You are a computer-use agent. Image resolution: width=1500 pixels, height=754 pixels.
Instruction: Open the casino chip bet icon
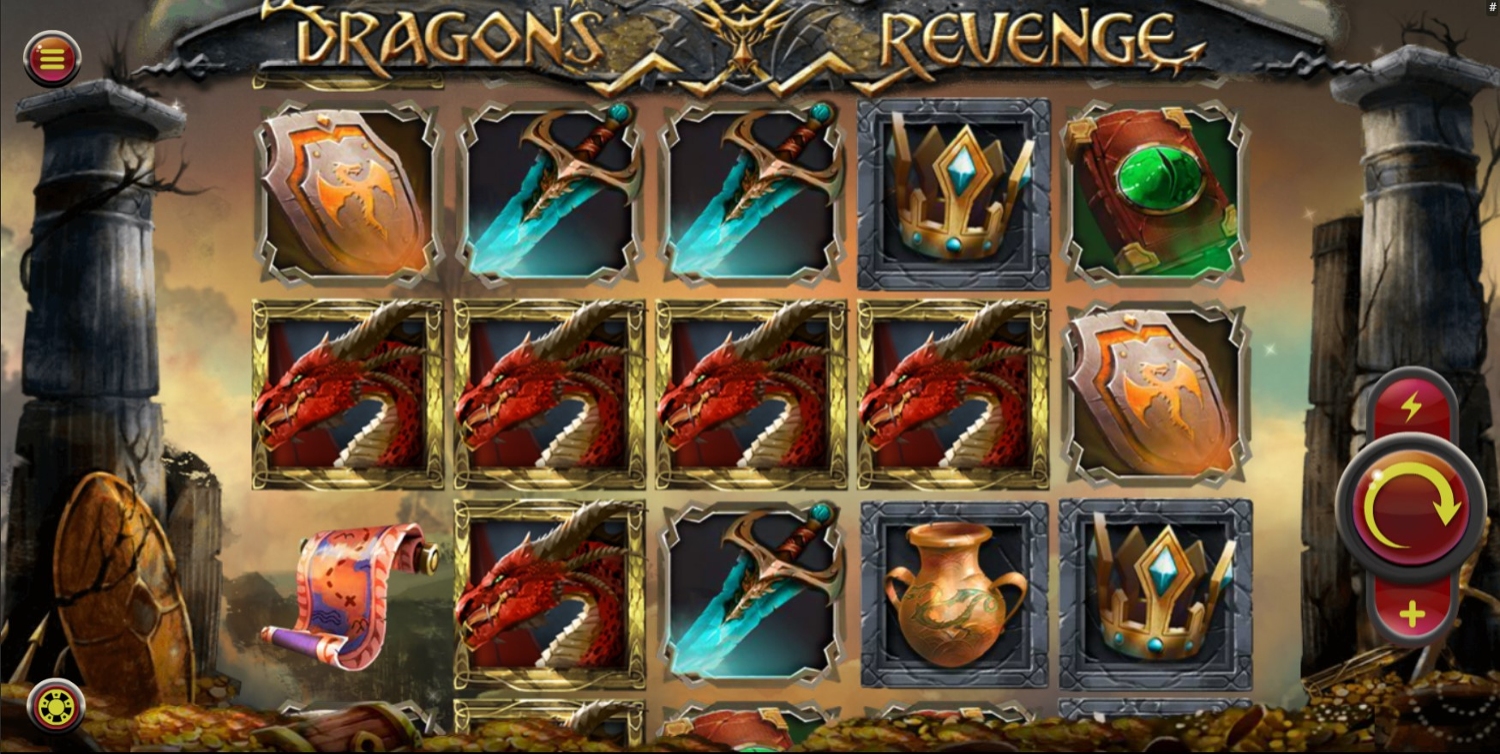coord(56,706)
